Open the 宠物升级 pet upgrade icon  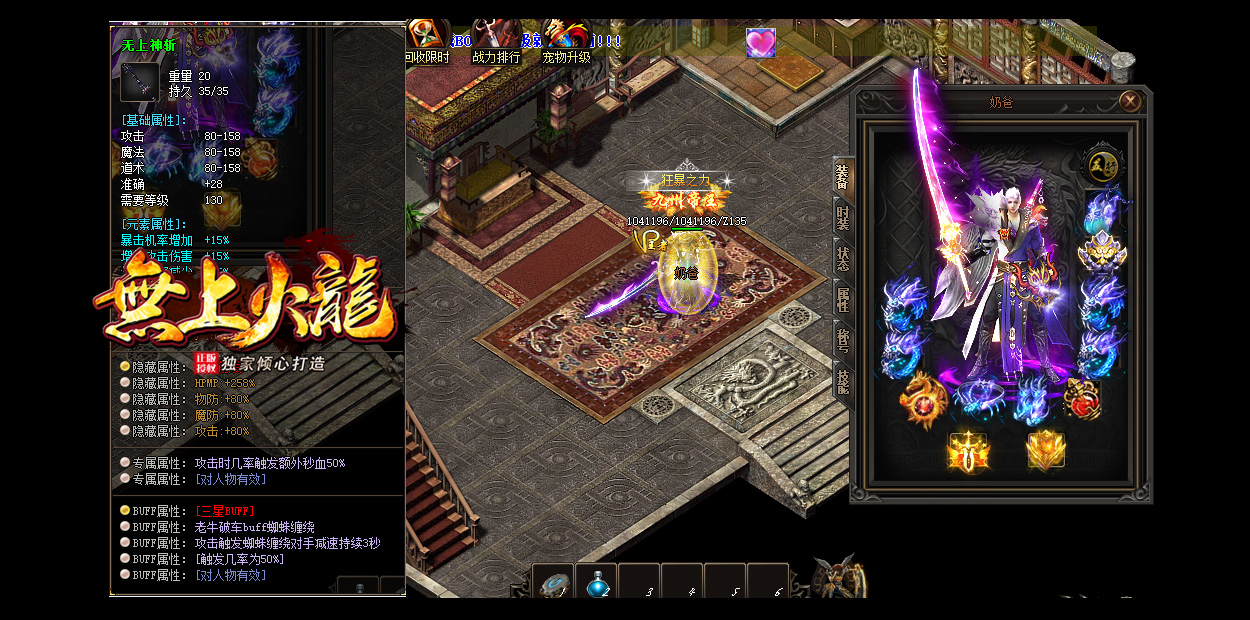pos(566,36)
